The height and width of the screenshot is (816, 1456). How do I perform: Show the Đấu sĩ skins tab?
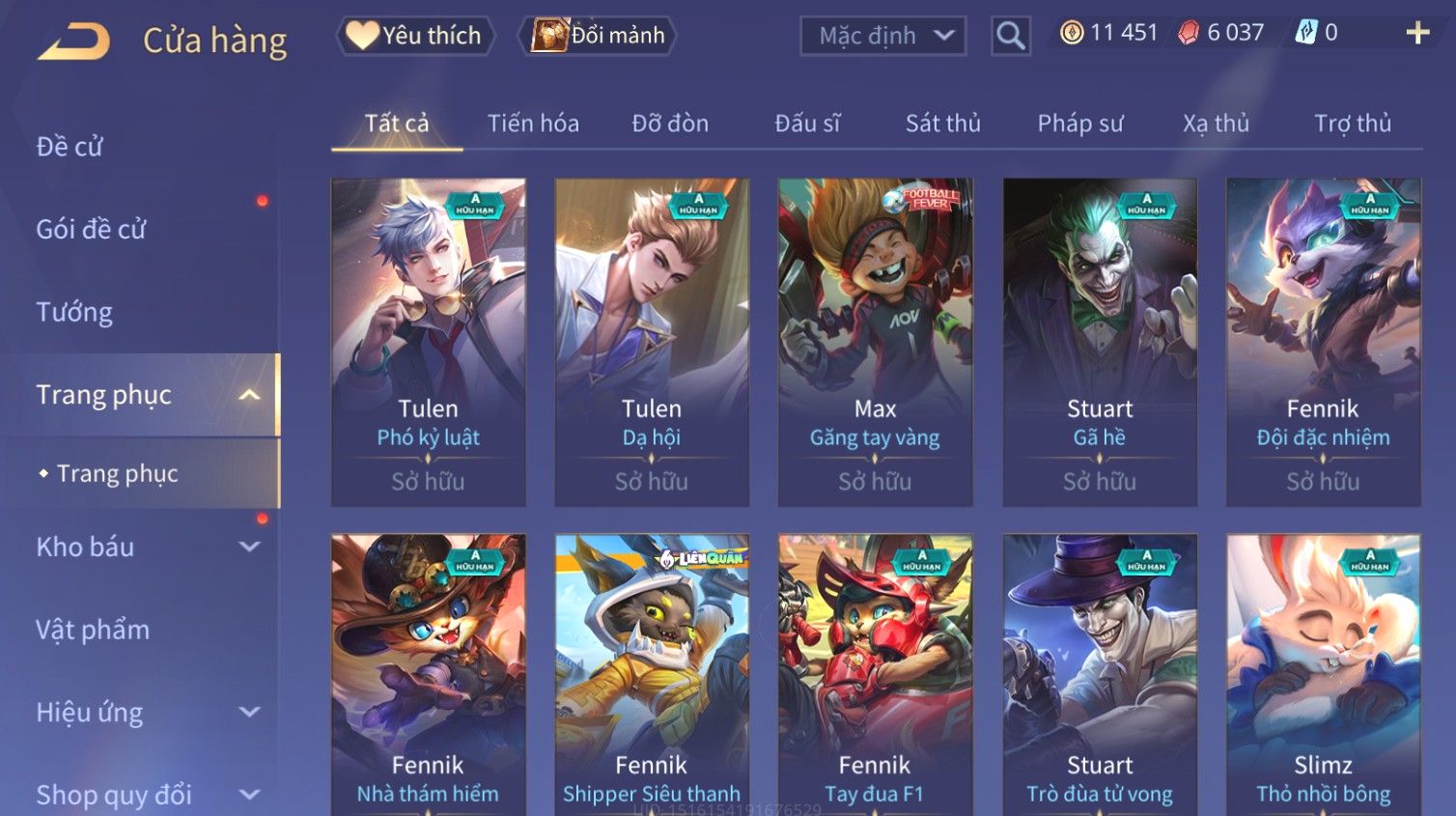point(807,124)
